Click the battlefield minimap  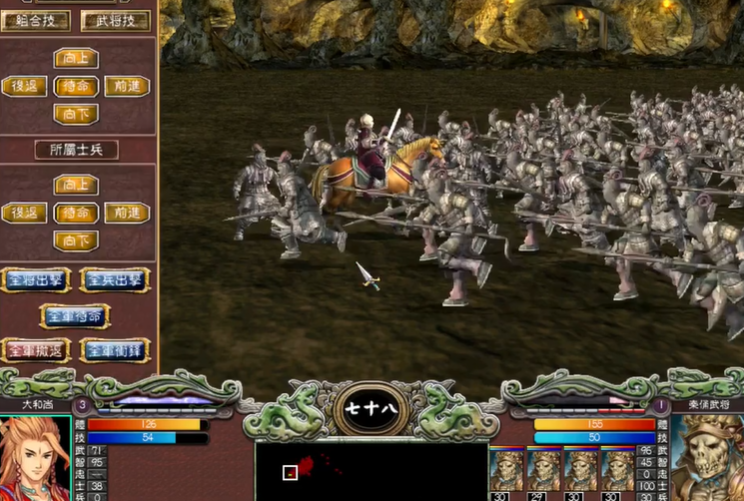[x=371, y=471]
